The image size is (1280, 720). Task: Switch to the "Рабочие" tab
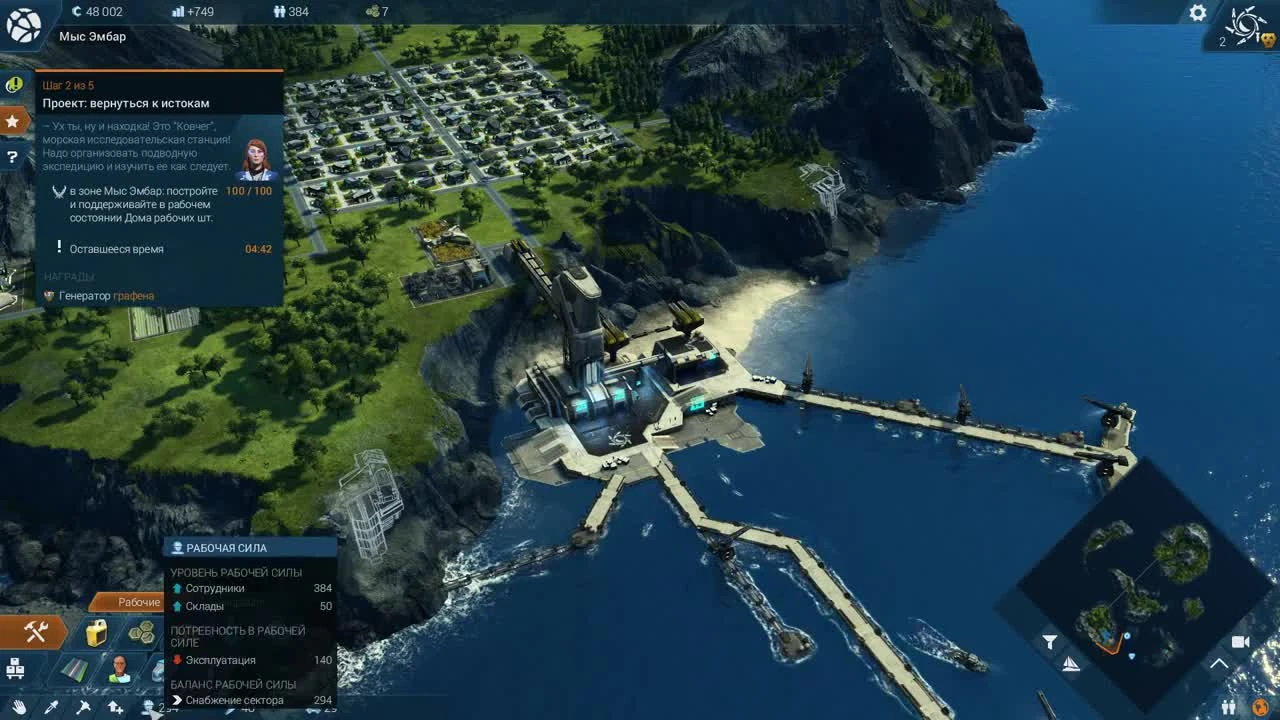(138, 602)
